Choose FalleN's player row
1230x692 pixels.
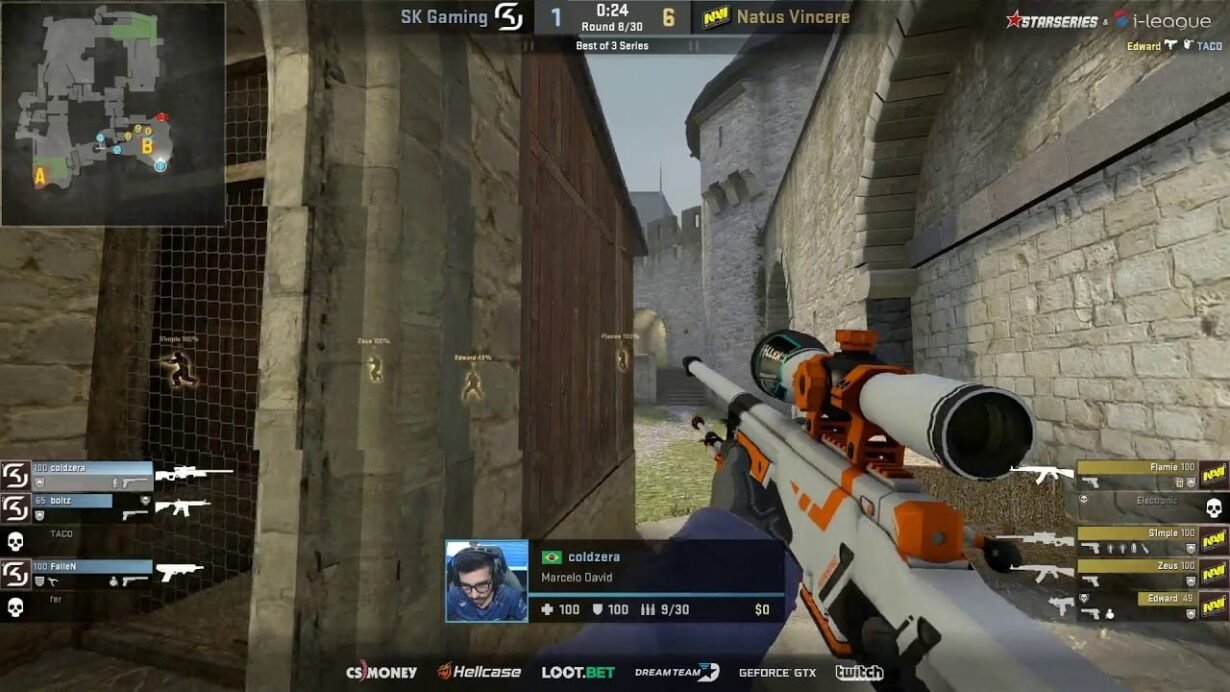[92, 573]
